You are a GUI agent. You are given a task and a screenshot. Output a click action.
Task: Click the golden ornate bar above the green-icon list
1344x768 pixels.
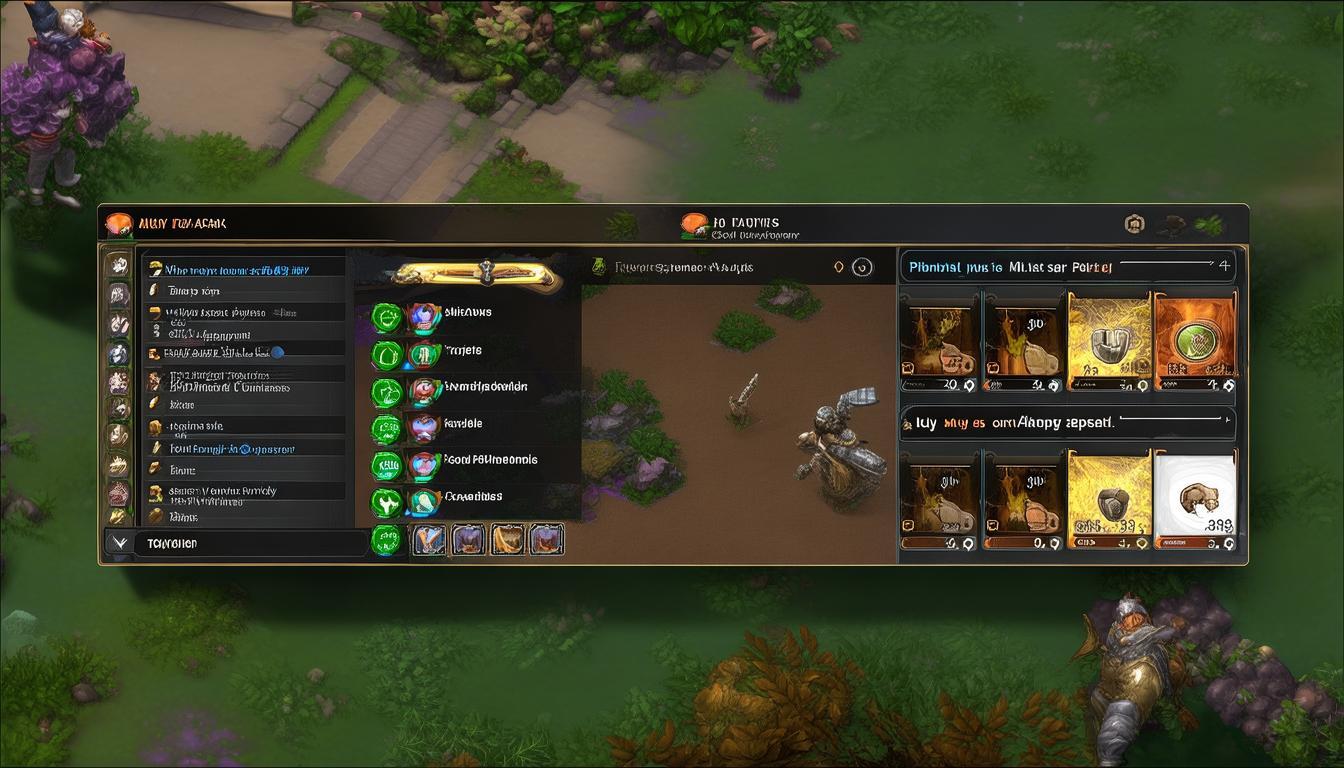pos(473,274)
